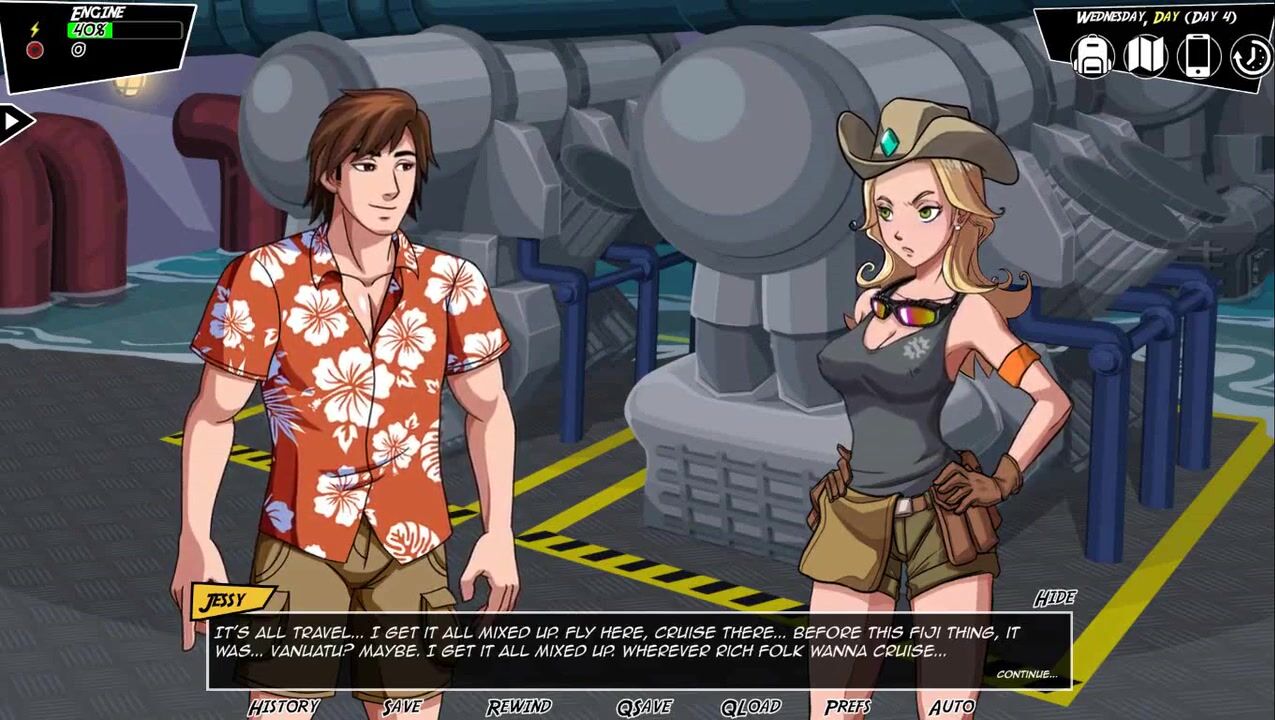1275x720 pixels.
Task: Hide the dialogue box
Action: [1054, 598]
